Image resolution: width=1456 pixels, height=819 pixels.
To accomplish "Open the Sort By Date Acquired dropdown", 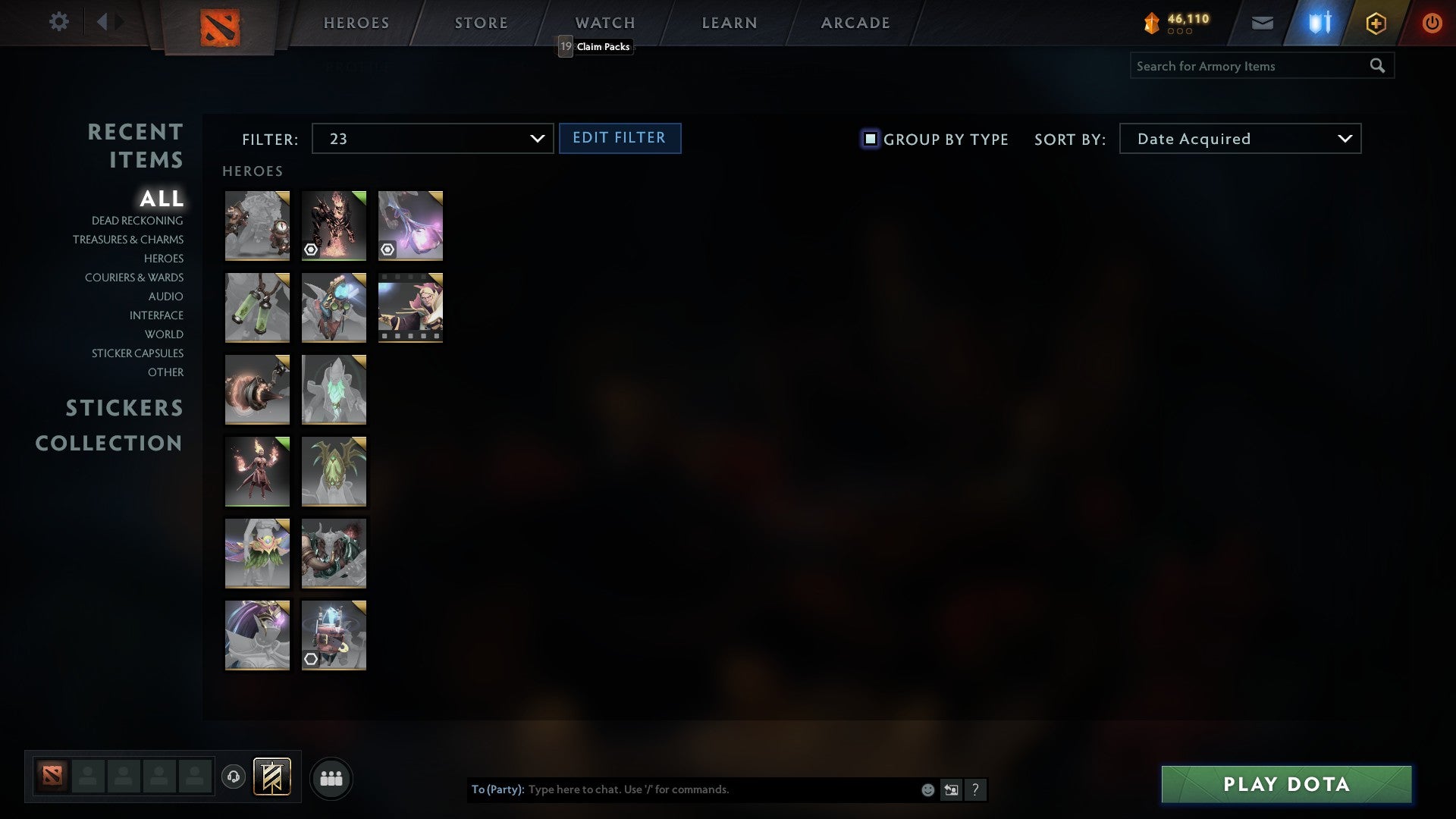I will coord(1240,139).
